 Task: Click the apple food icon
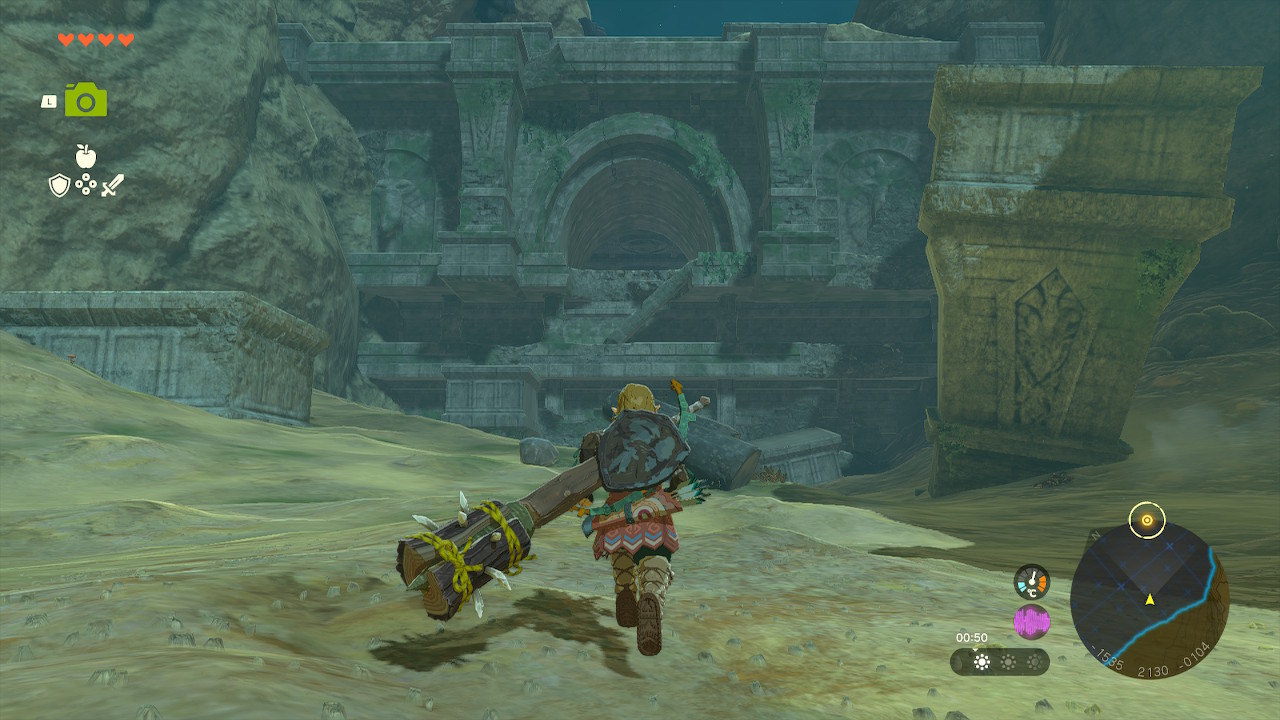coord(86,156)
